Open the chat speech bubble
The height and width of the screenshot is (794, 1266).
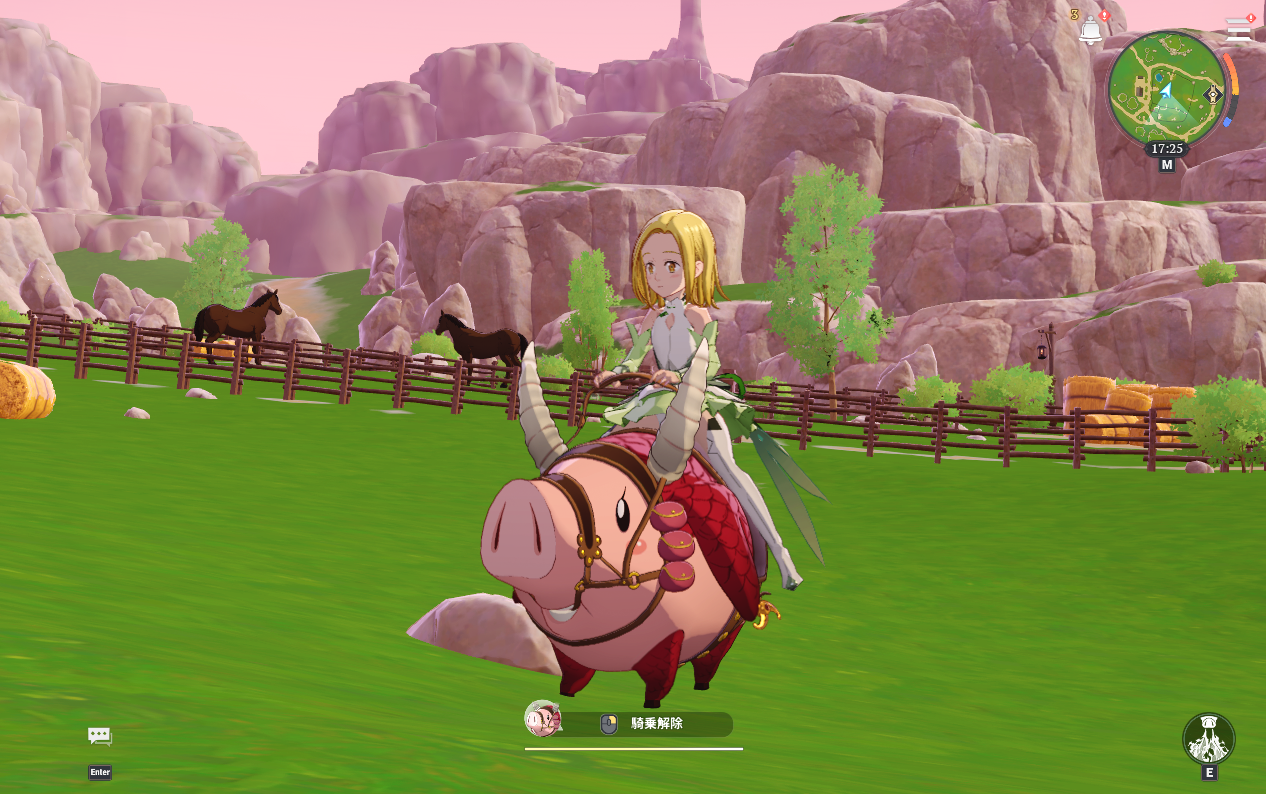(x=99, y=737)
